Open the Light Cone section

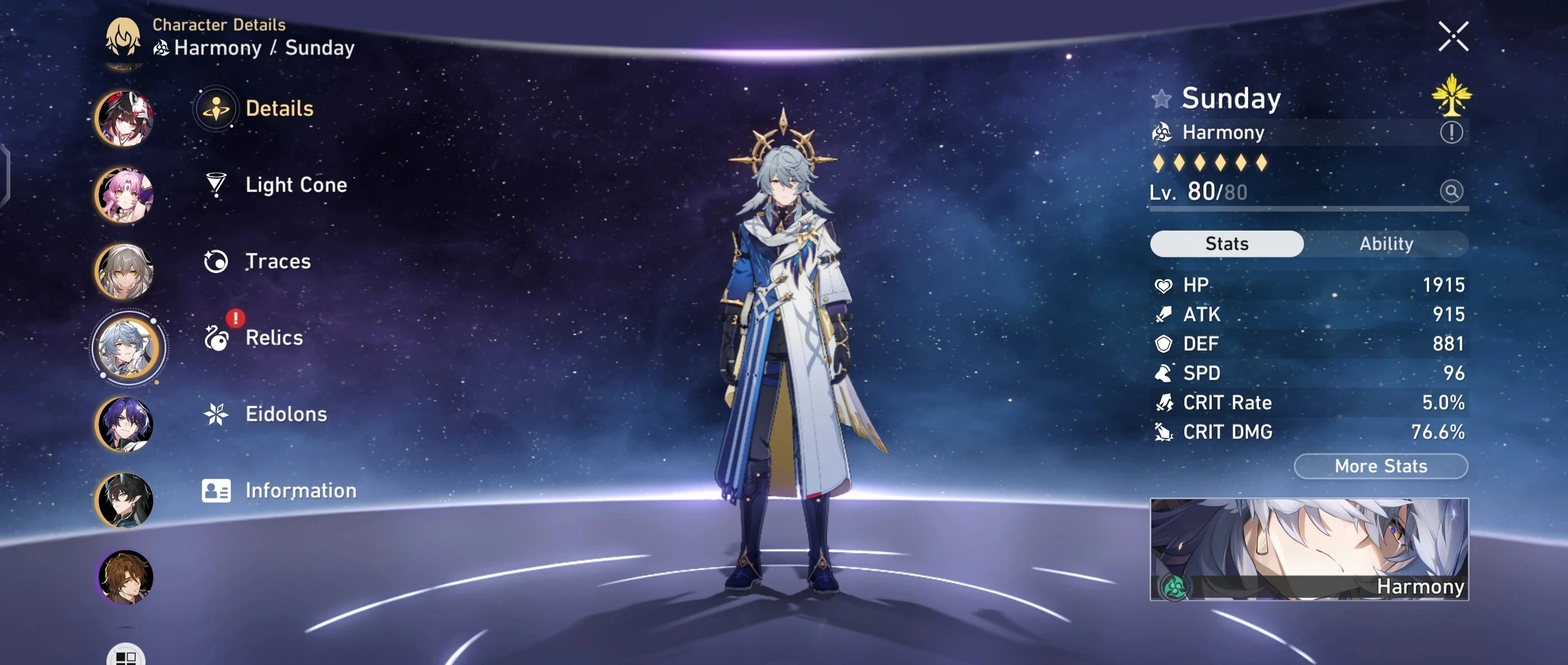point(216,185)
